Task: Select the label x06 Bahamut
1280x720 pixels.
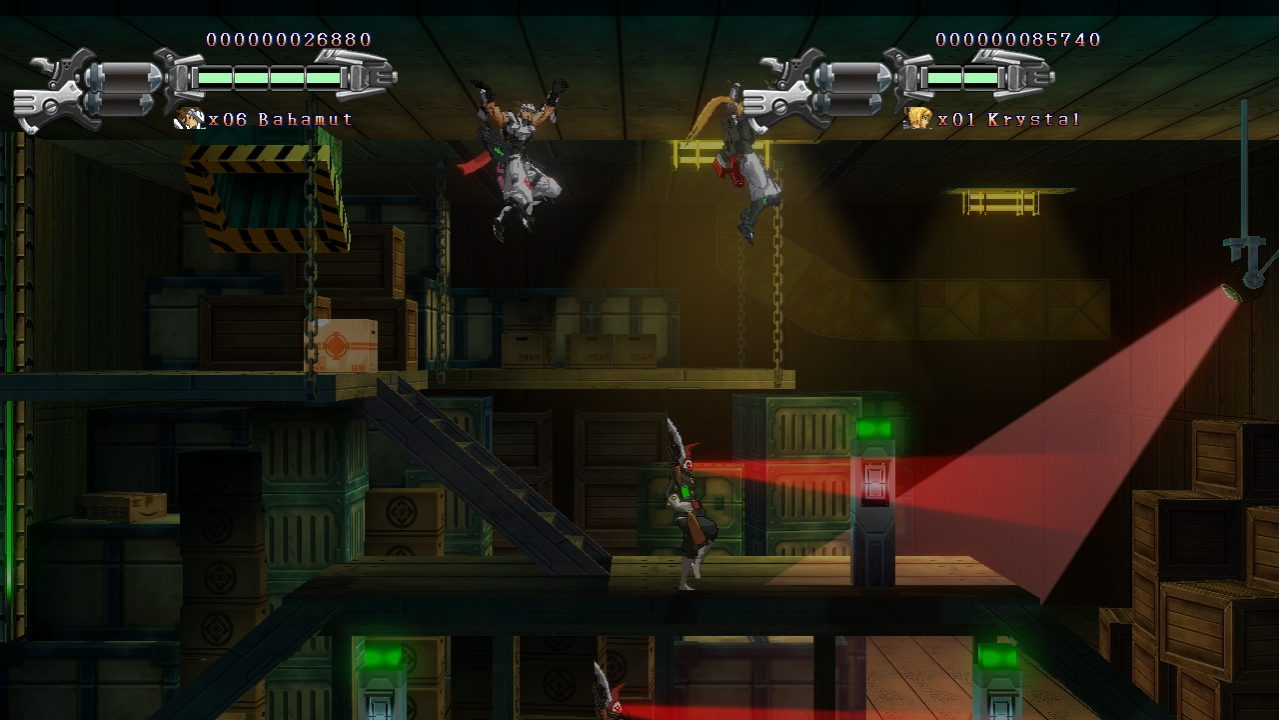Action: 282,119
